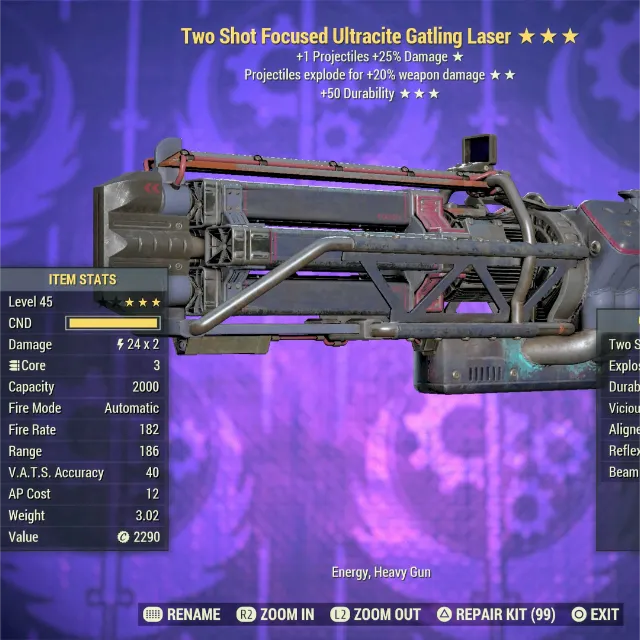Select the Zoom In action
The width and height of the screenshot is (640, 640).
click(x=275, y=614)
